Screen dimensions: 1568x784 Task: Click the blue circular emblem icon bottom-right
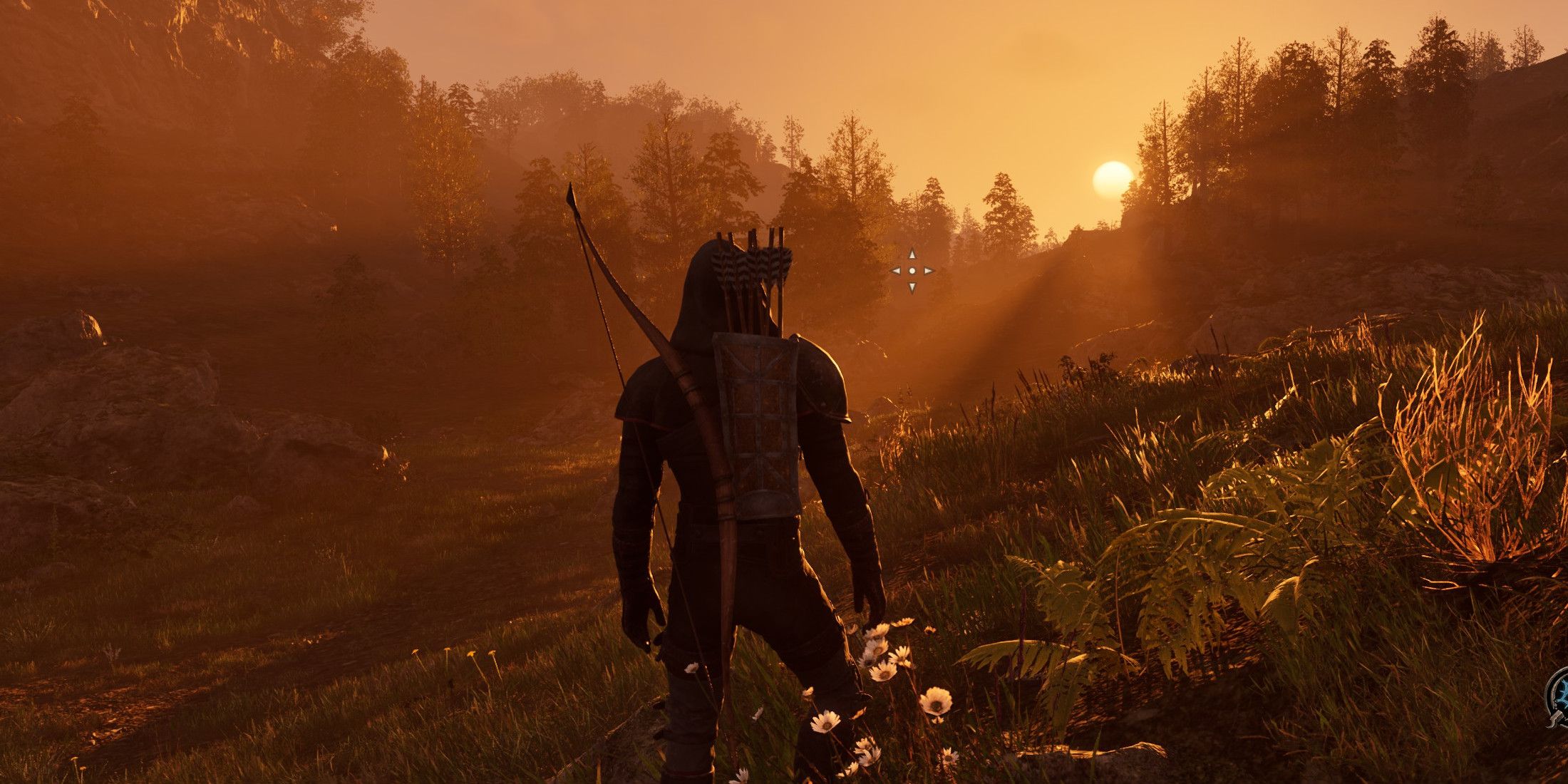1562,693
